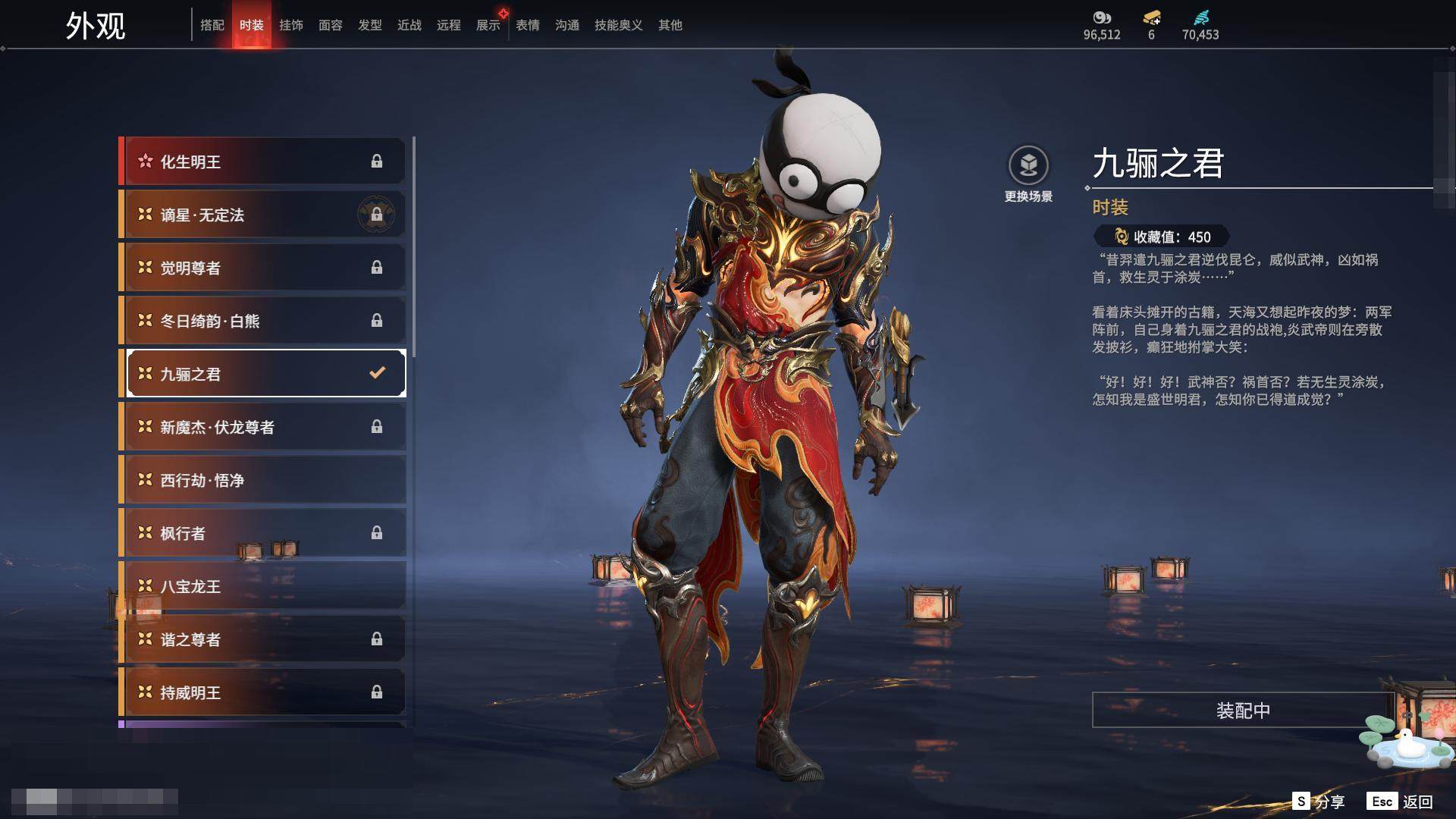Select the 面容 tab
The width and height of the screenshot is (1456, 819).
pos(331,25)
